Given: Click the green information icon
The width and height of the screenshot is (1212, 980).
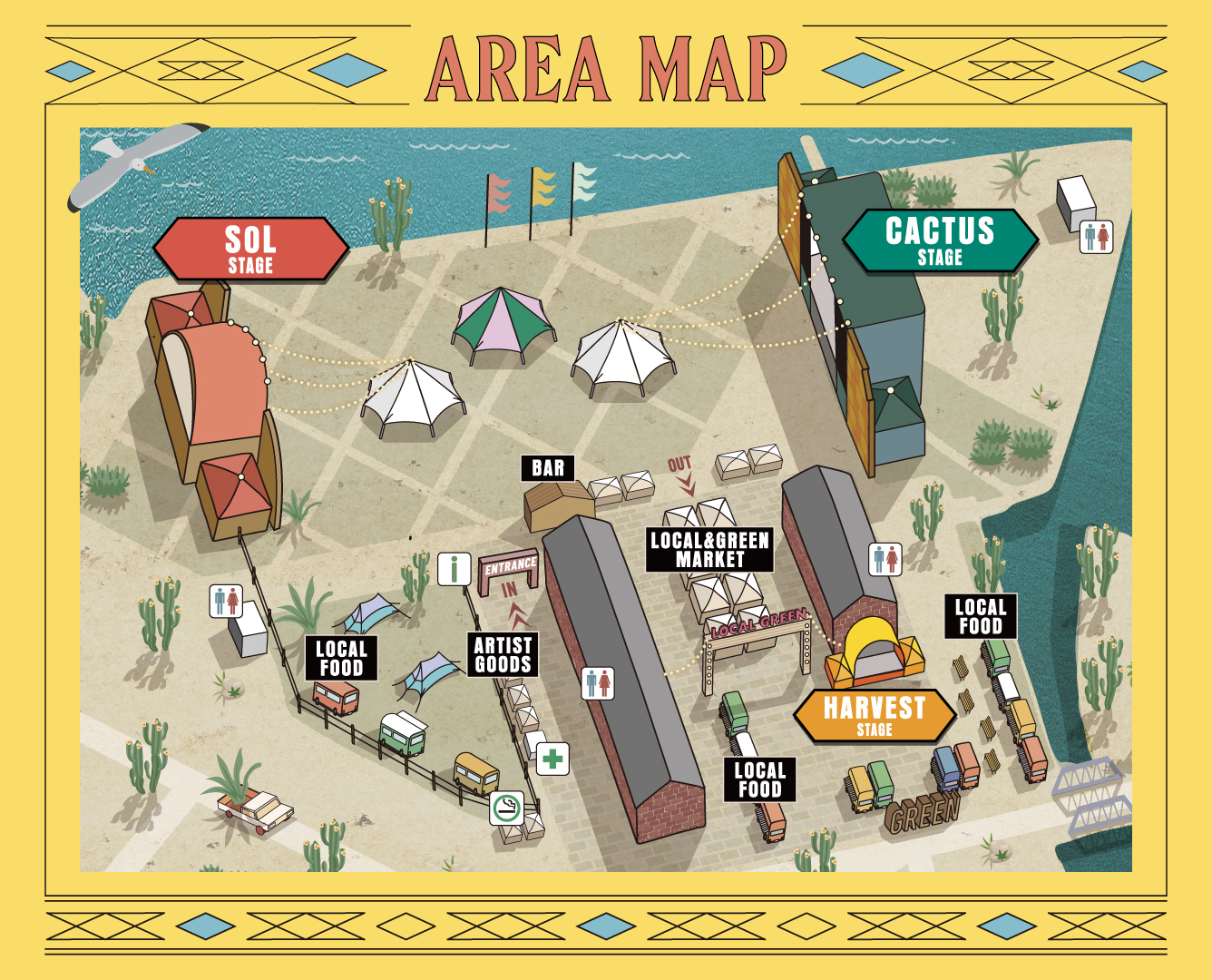Looking at the screenshot, I should click(454, 569).
